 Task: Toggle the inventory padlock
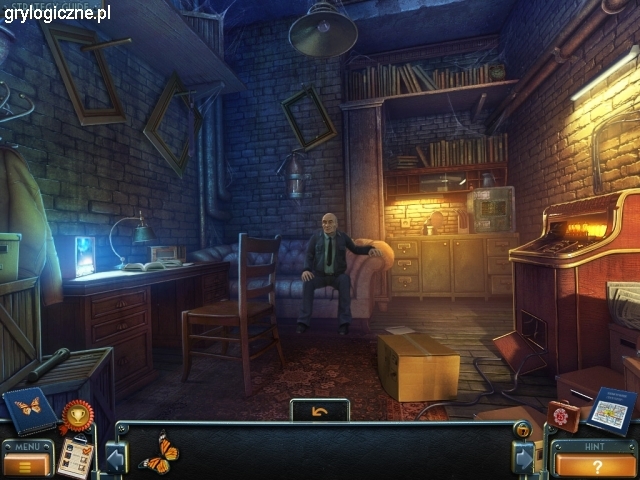click(x=523, y=430)
